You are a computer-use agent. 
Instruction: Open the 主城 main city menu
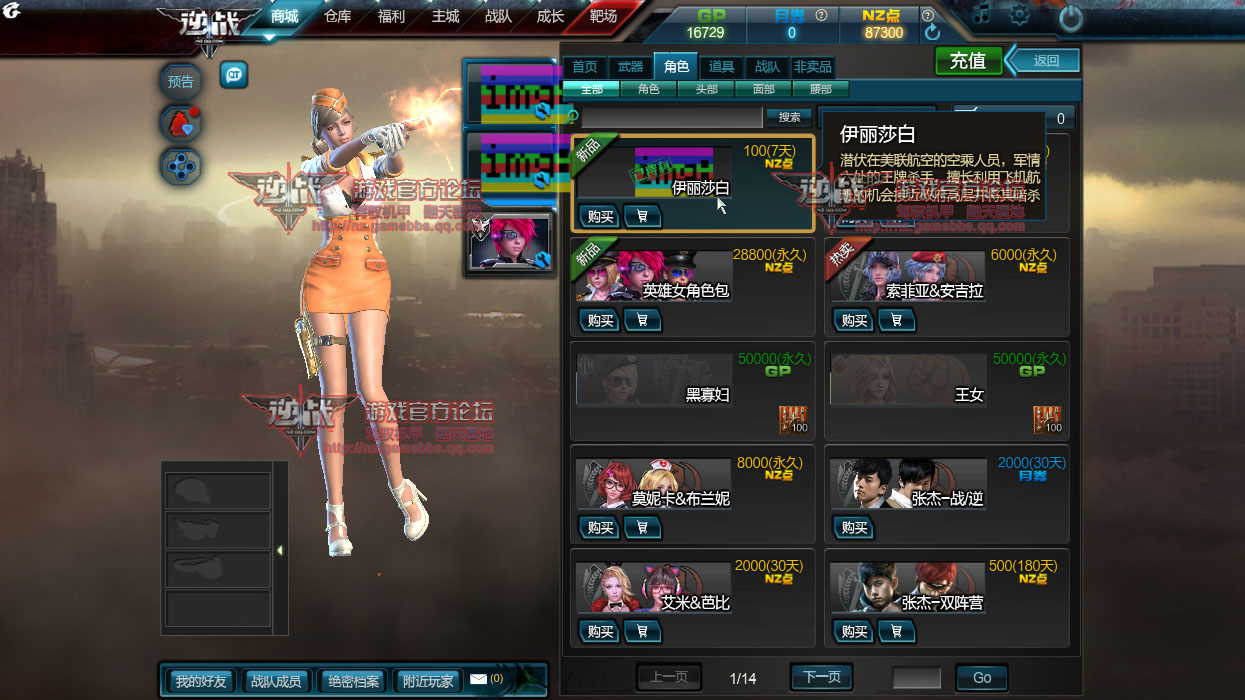coord(445,17)
